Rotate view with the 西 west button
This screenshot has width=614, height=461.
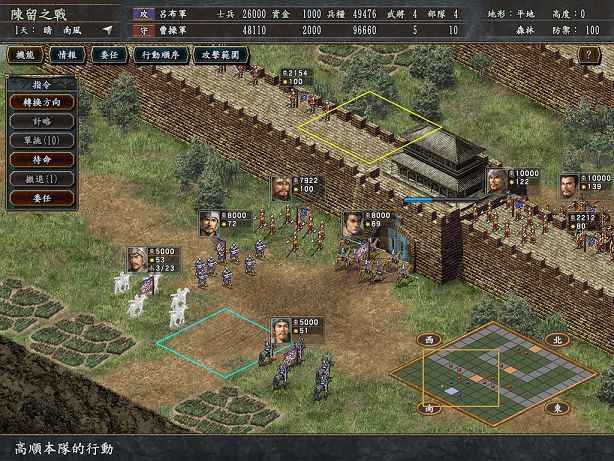coord(430,340)
